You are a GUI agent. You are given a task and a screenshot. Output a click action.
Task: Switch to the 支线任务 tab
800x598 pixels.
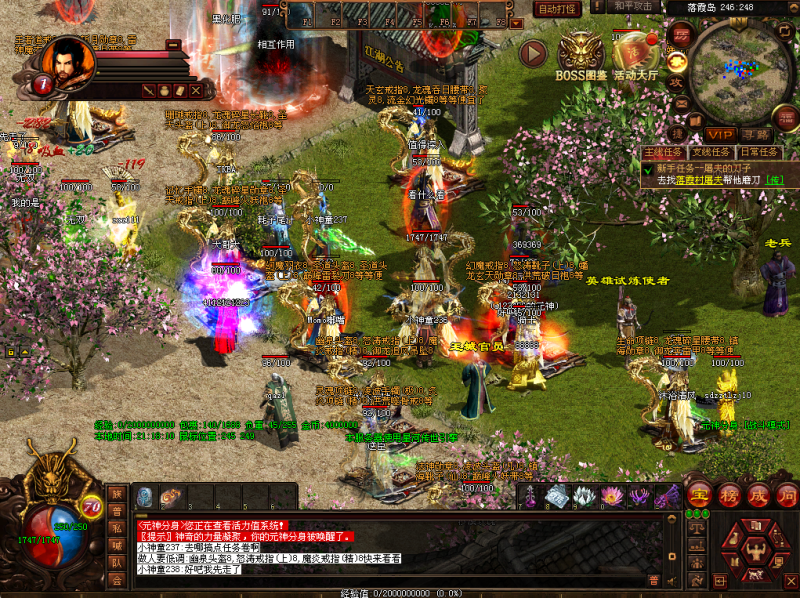click(x=712, y=152)
